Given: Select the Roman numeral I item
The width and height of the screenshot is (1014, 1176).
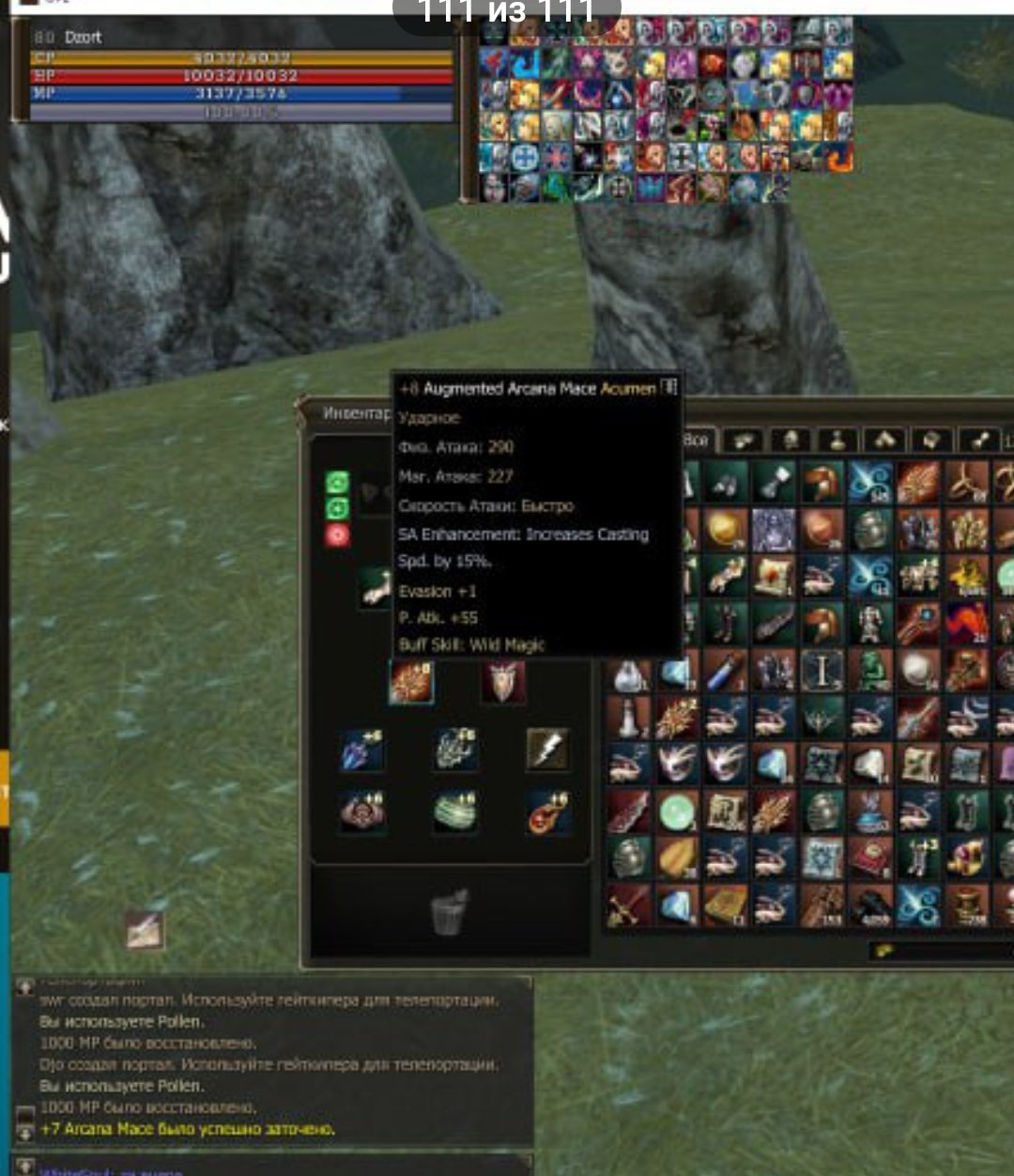Looking at the screenshot, I should (822, 671).
